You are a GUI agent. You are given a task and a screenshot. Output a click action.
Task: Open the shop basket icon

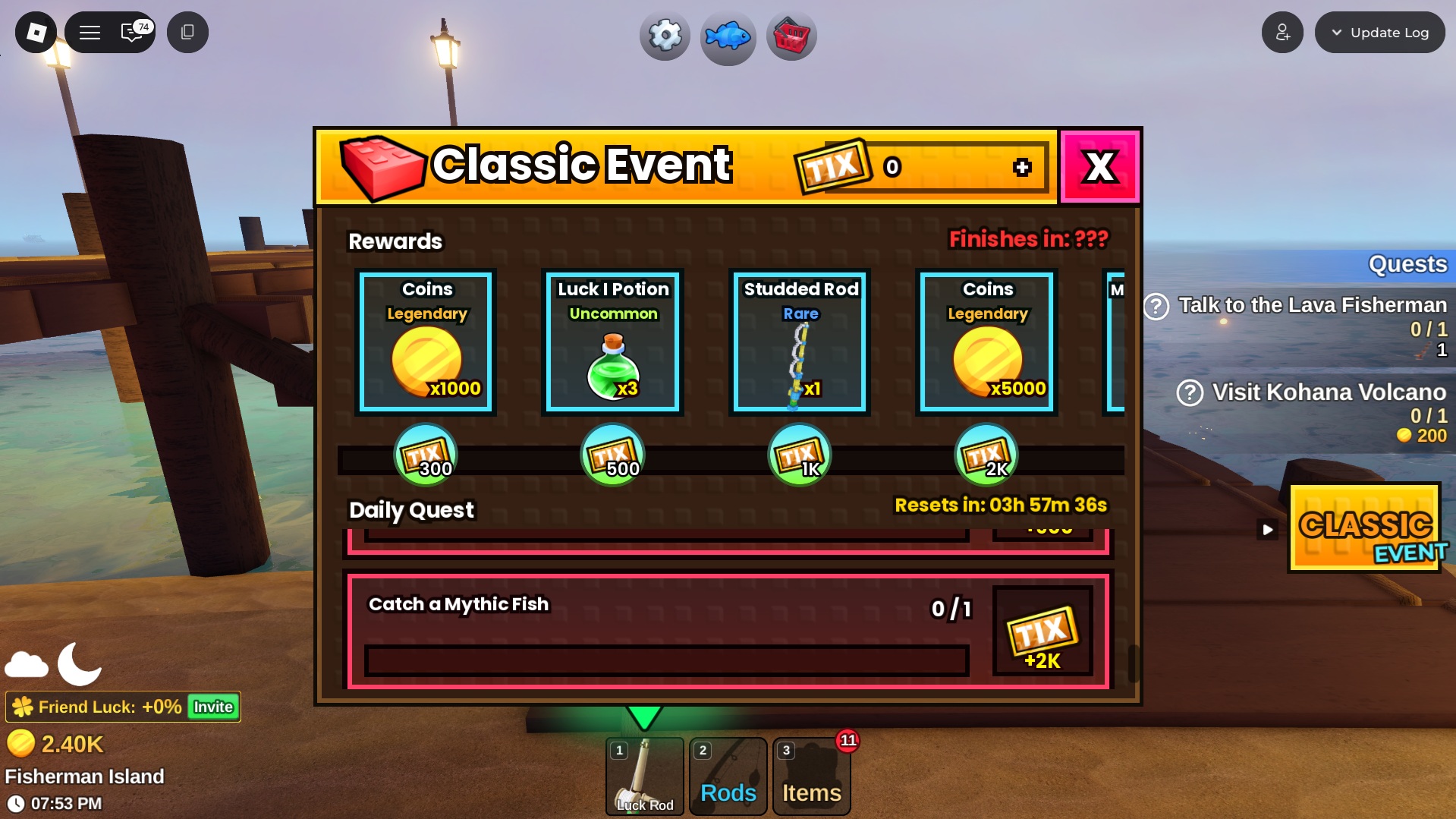(791, 35)
